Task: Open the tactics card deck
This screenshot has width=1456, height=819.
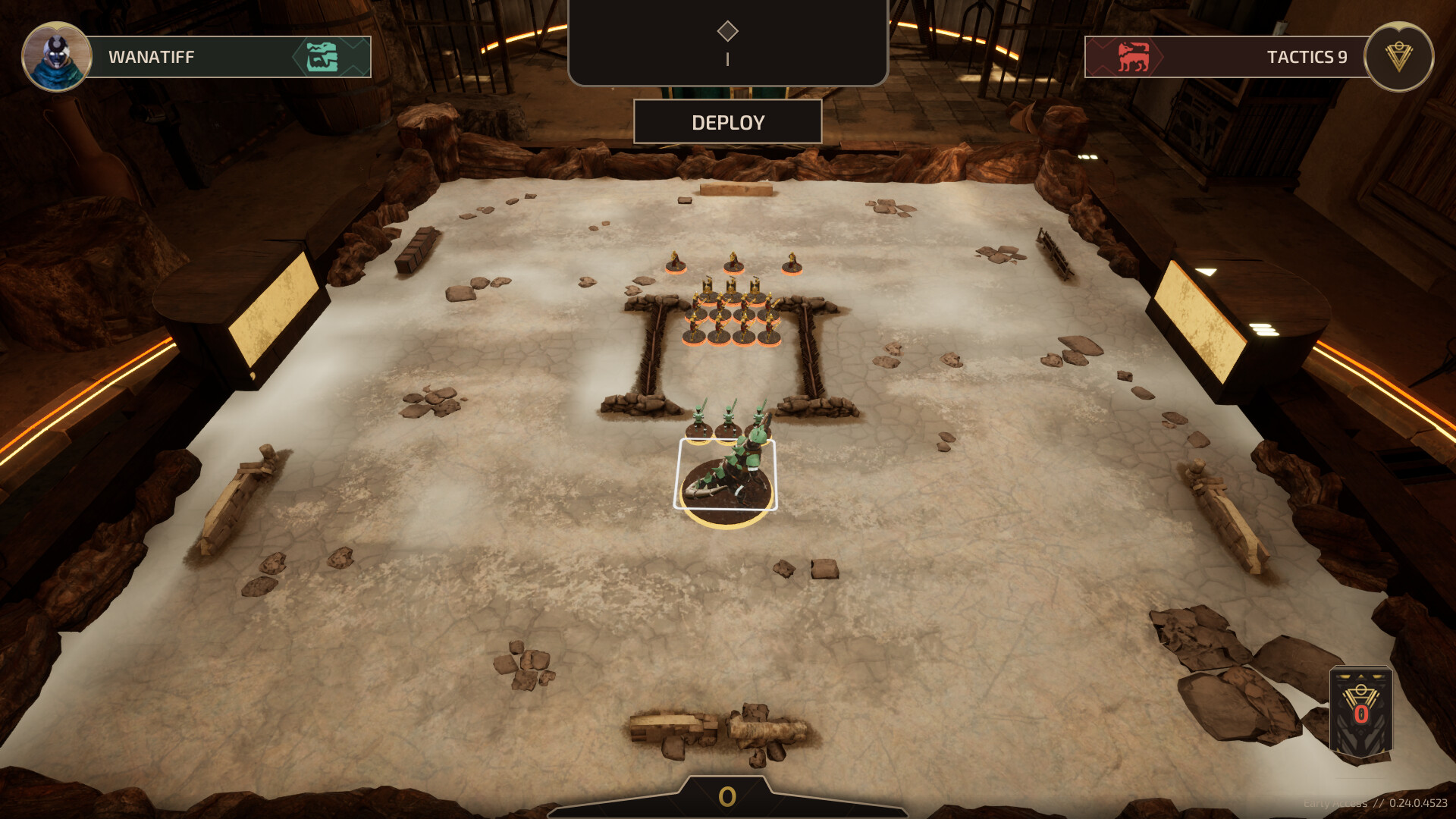Action: tap(1360, 711)
